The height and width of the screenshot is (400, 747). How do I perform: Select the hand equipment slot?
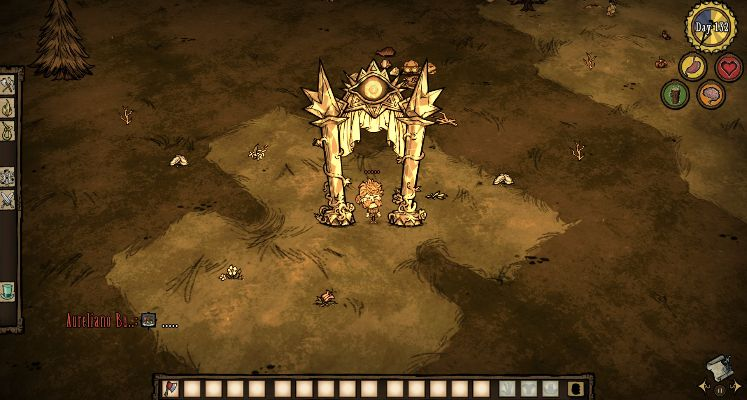point(508,388)
